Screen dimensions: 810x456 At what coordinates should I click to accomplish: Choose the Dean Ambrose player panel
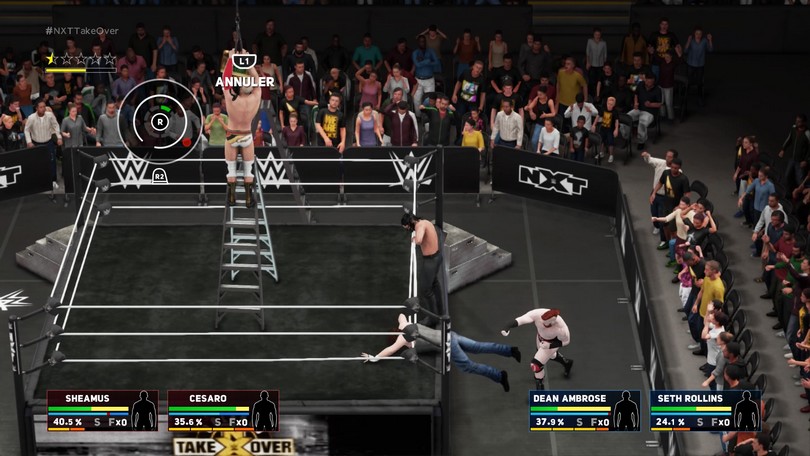pos(584,410)
